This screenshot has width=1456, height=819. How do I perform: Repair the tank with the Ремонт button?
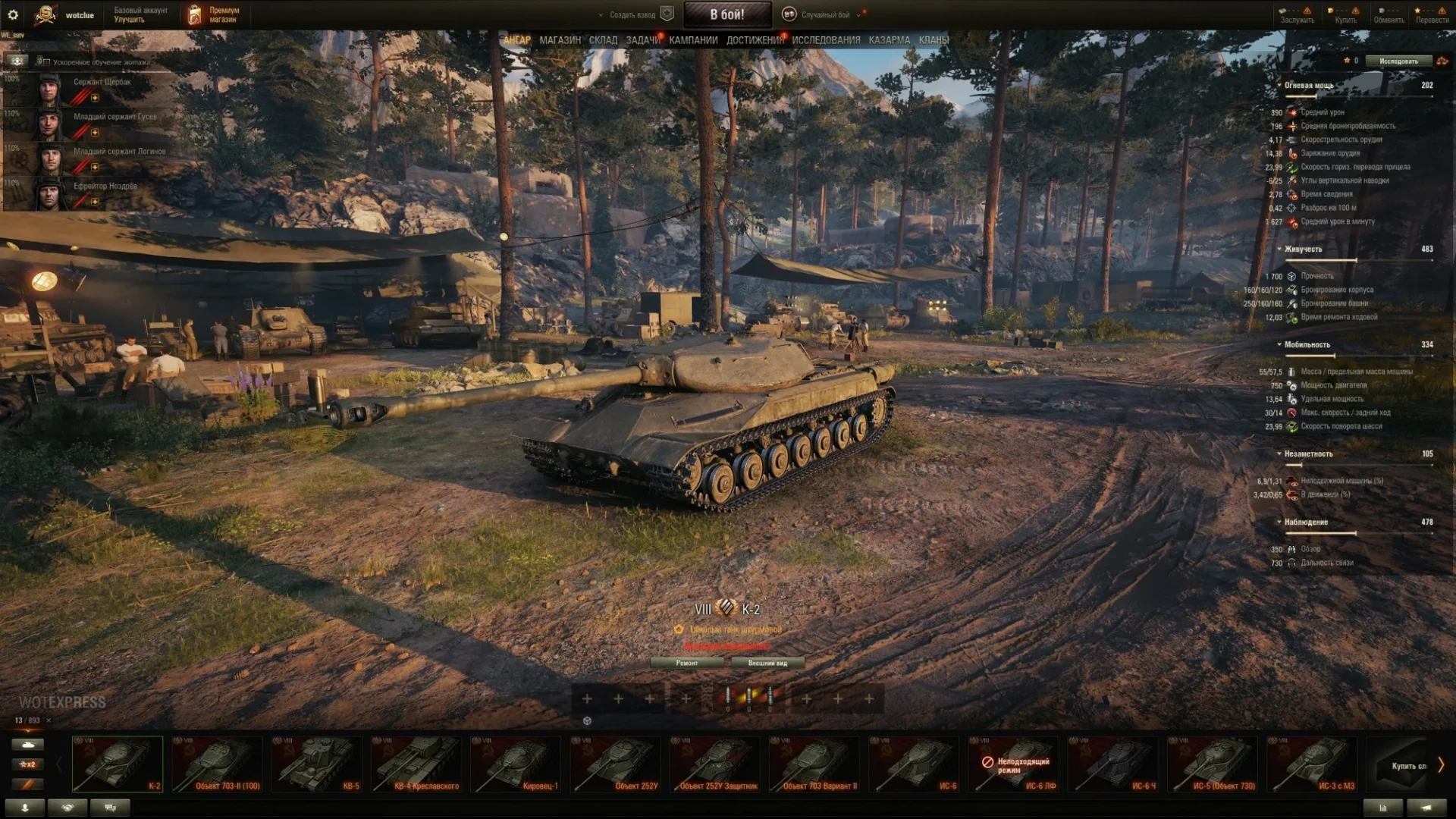[x=687, y=663]
